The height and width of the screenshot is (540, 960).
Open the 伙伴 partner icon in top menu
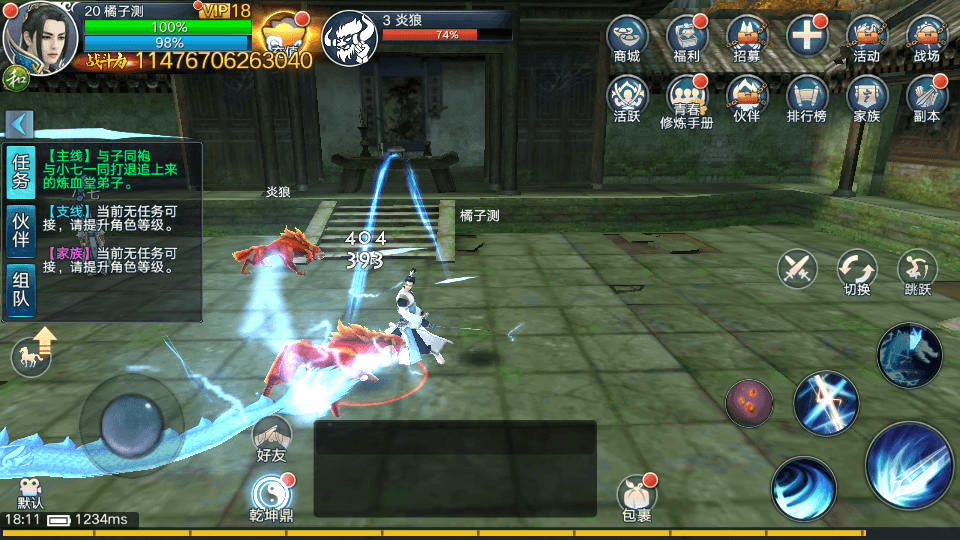[747, 98]
